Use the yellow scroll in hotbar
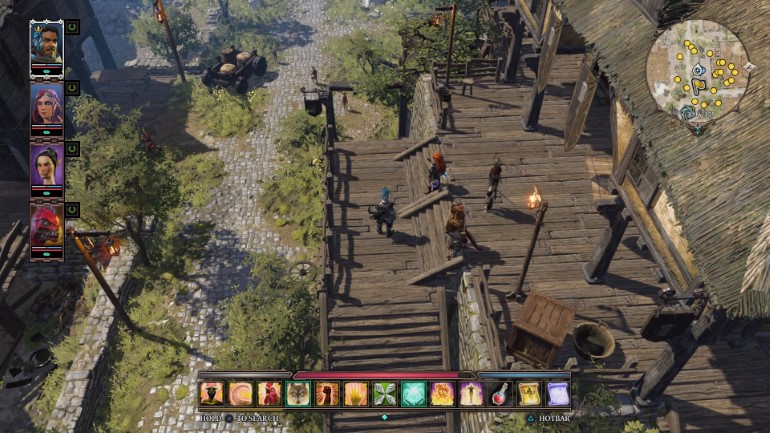 tap(528, 394)
